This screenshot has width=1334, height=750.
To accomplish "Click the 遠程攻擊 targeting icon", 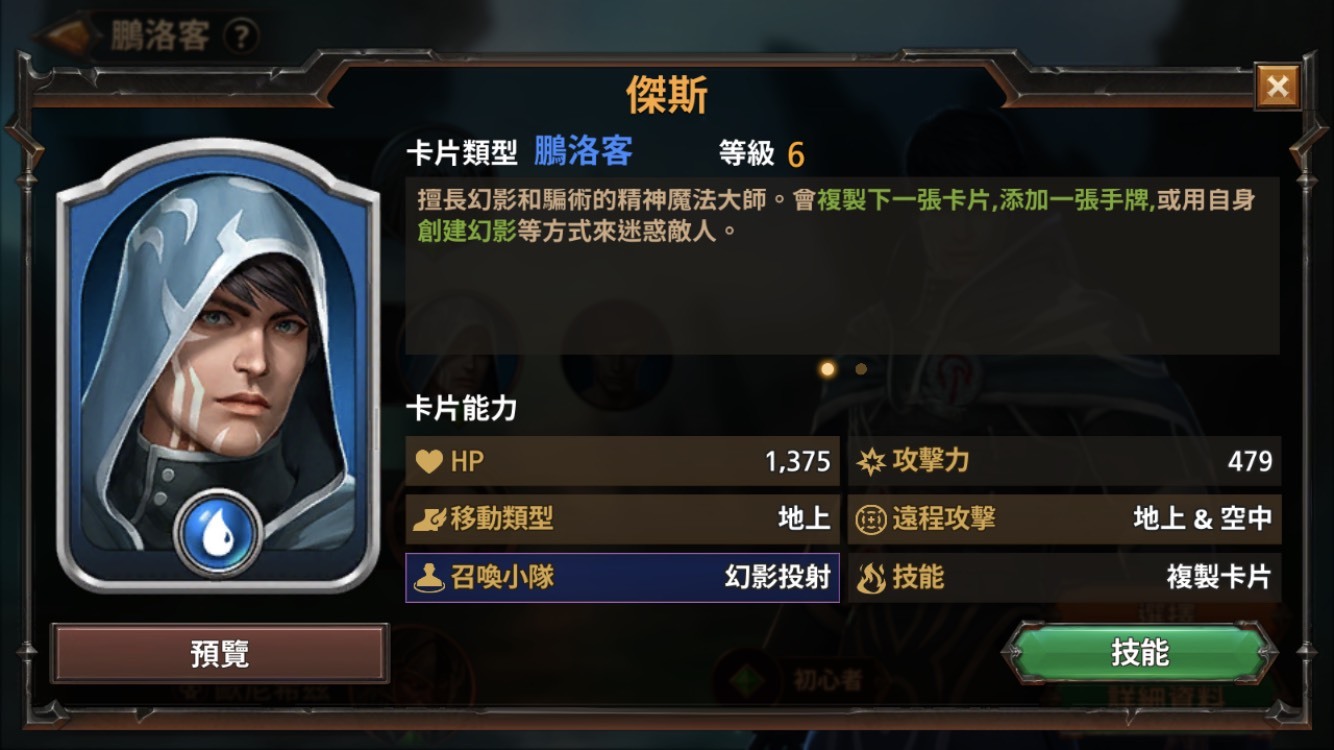I will [x=874, y=519].
